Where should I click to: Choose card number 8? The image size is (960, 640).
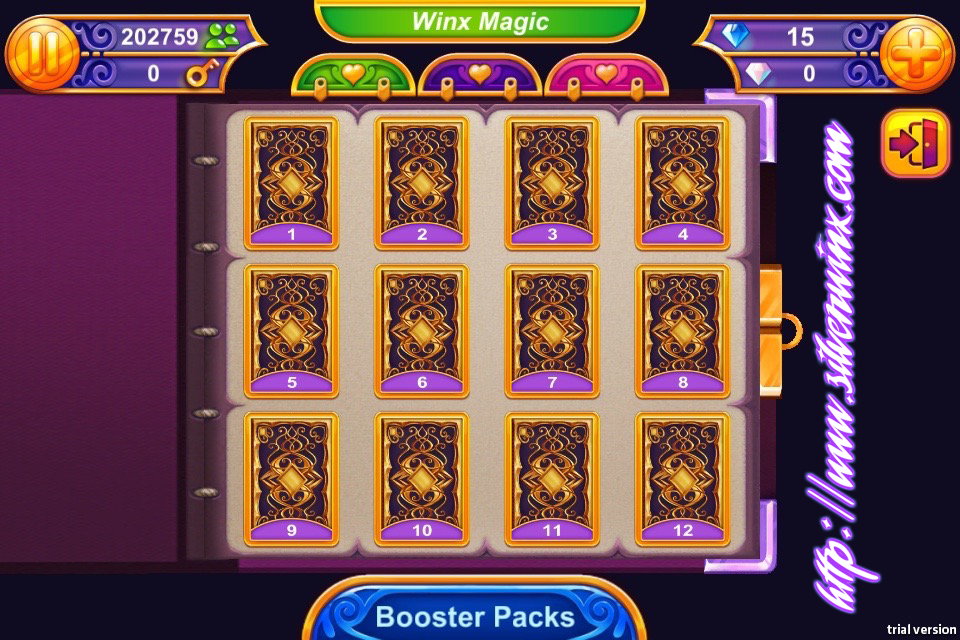coord(683,329)
